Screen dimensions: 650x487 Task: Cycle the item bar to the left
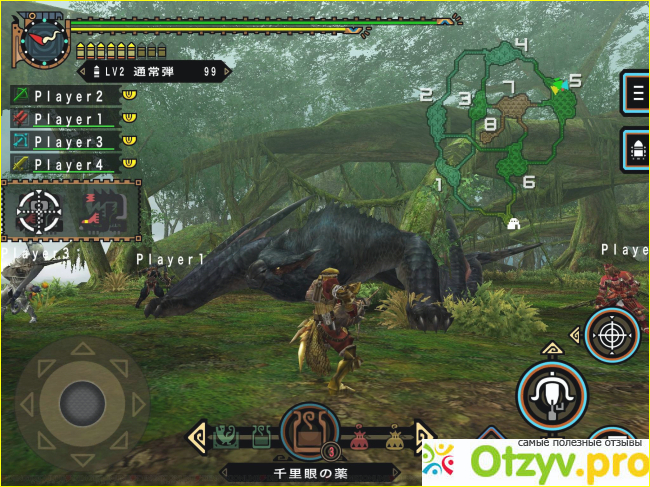point(197,436)
